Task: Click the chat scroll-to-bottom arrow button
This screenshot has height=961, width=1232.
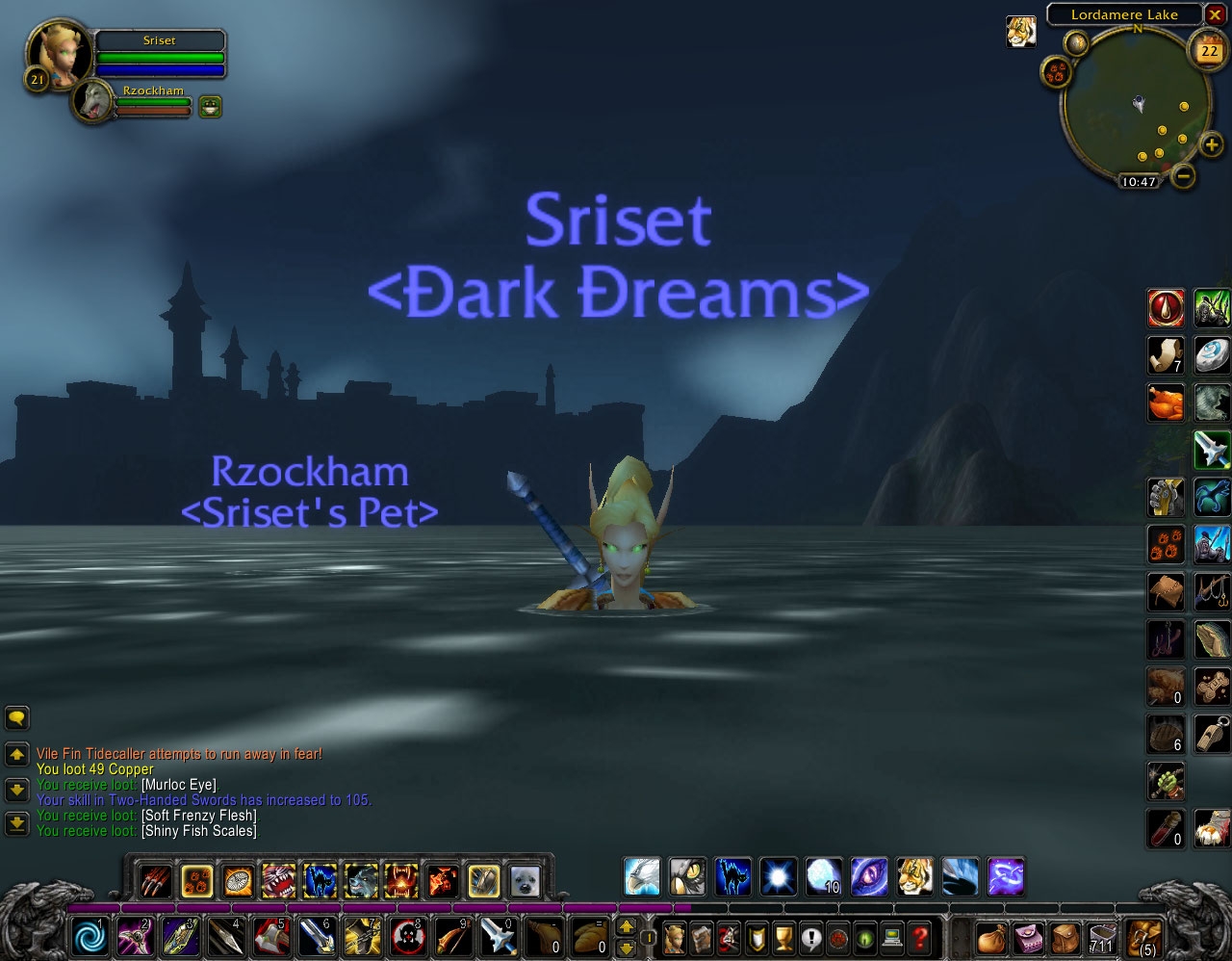Action: point(17,823)
